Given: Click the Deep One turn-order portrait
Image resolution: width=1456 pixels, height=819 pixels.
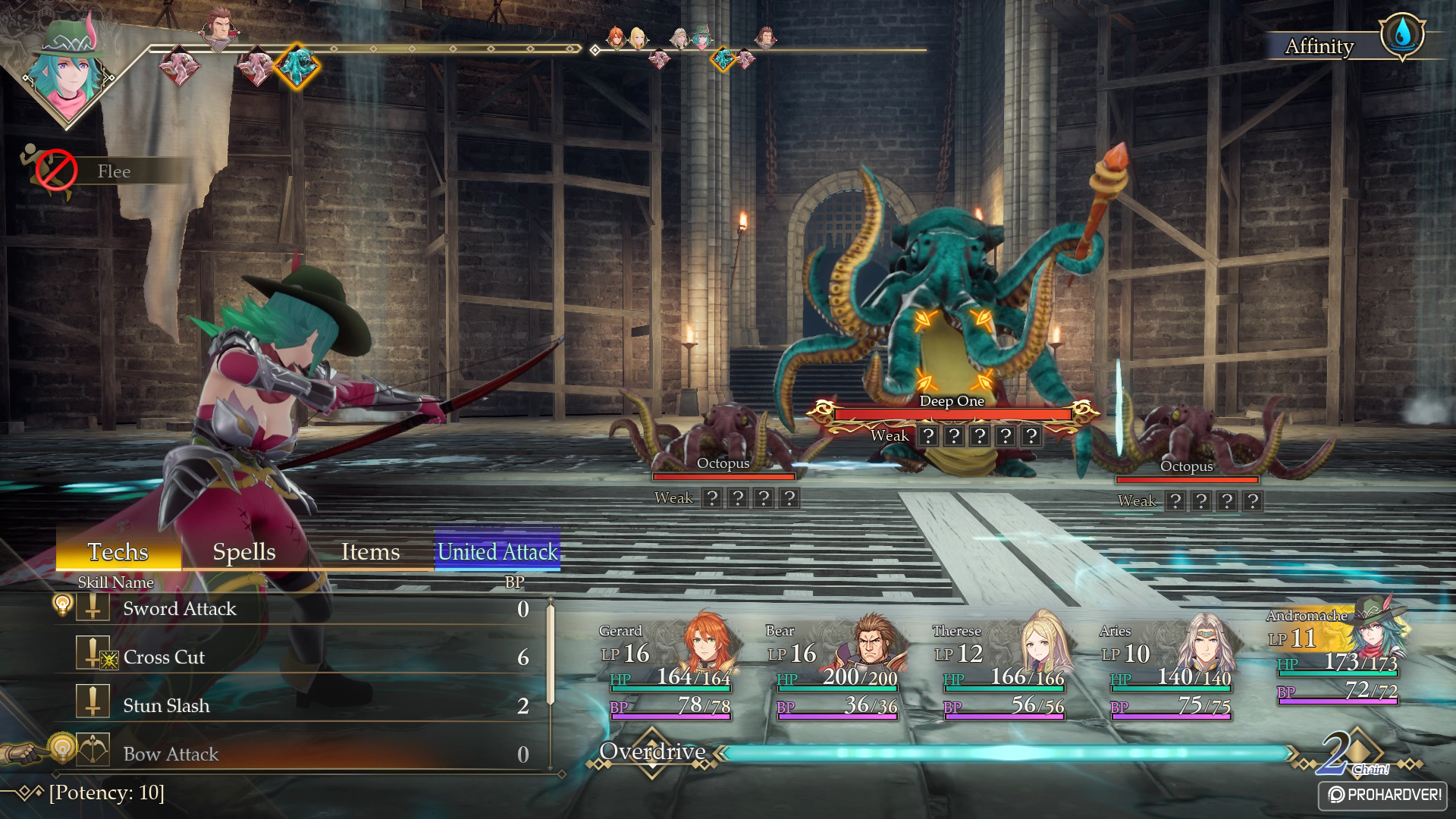Looking at the screenshot, I should tap(296, 66).
